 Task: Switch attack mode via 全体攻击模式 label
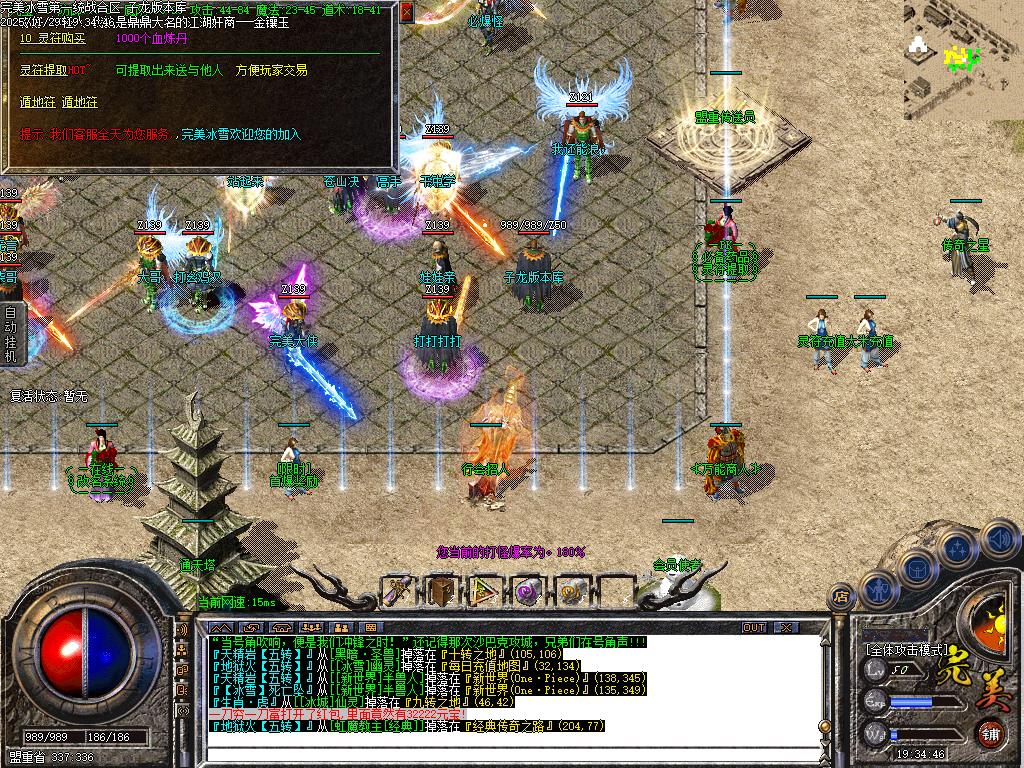(907, 648)
